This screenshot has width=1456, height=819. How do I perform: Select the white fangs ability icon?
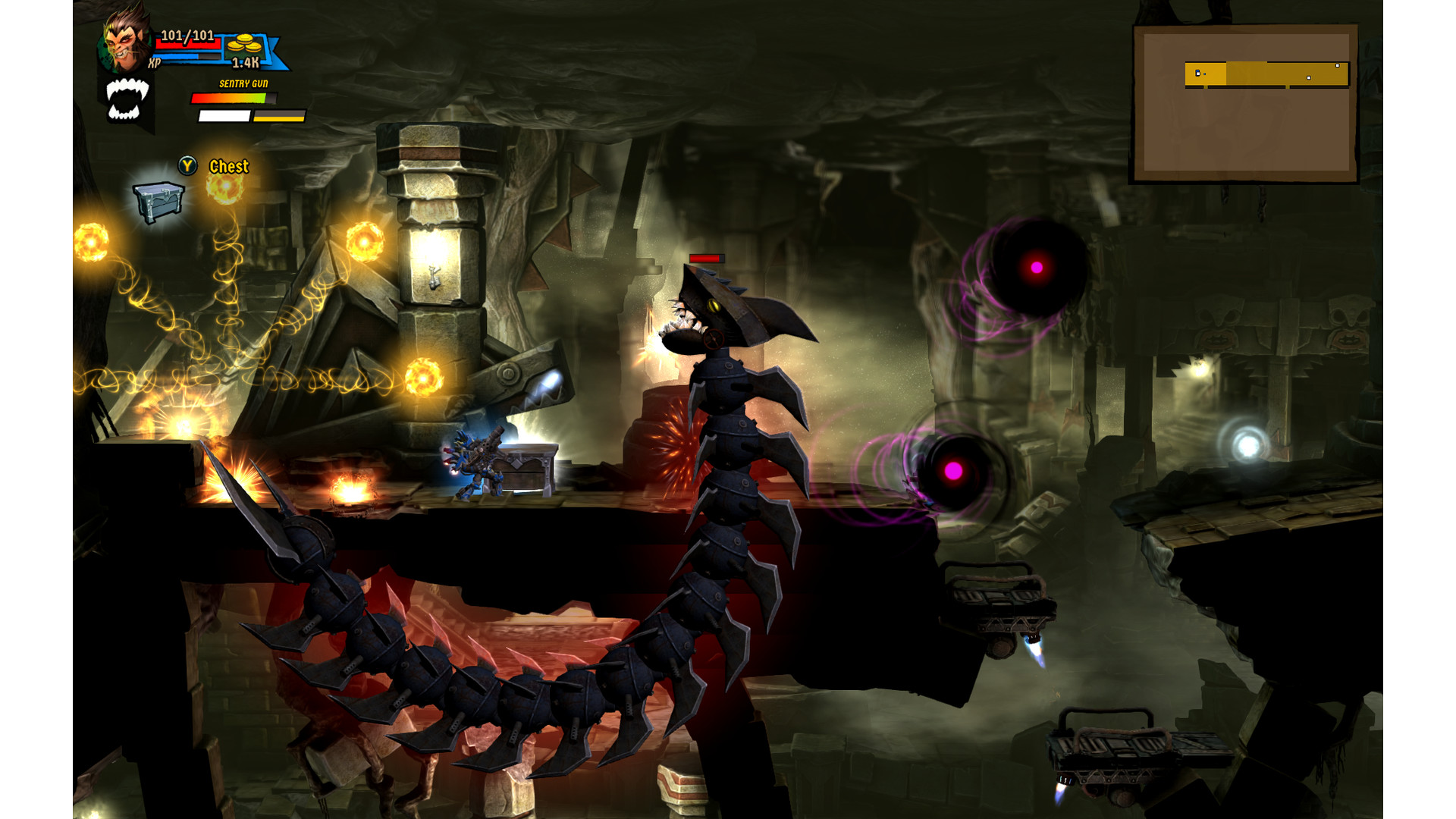coord(126,99)
